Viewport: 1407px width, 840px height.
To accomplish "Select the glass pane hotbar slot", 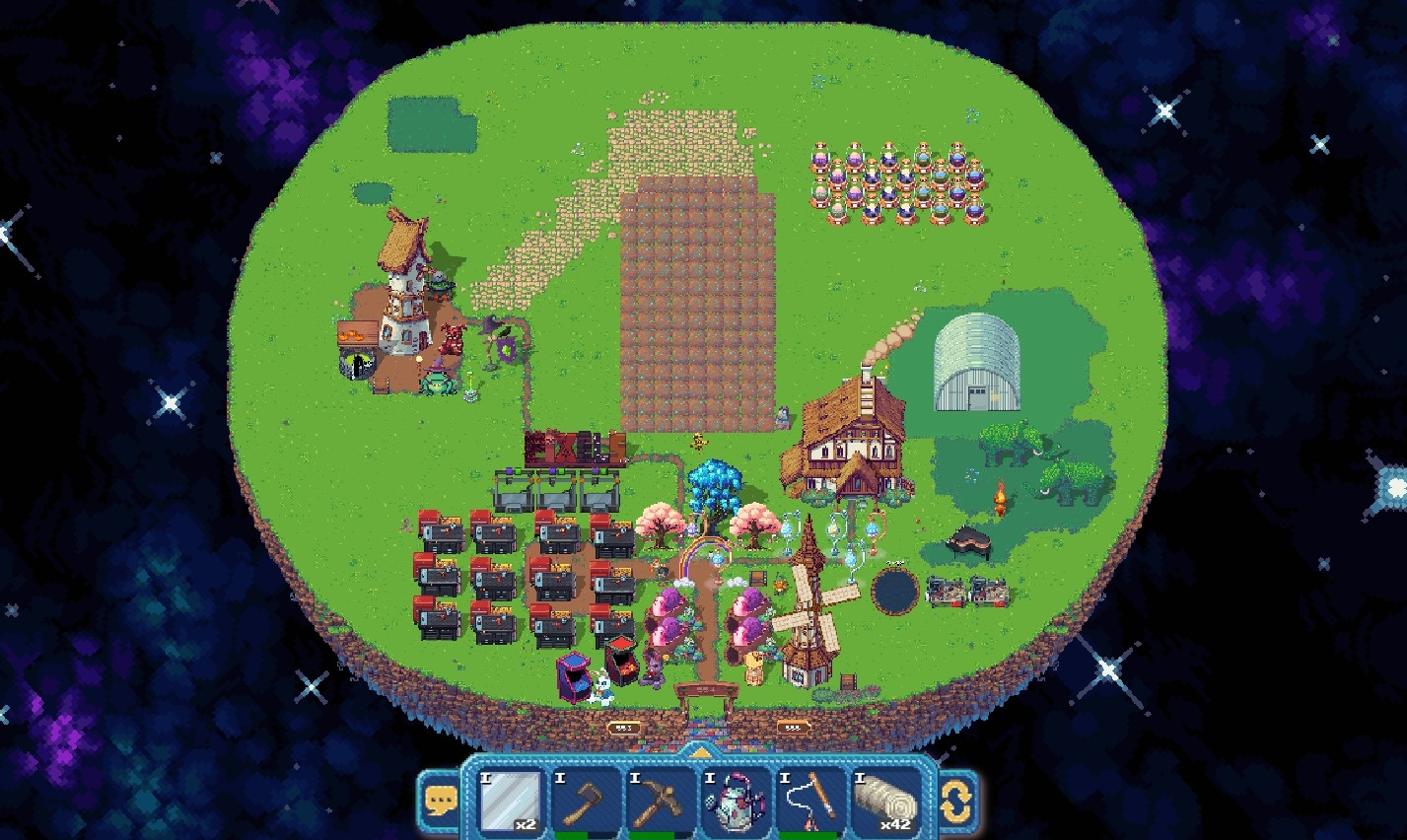I will point(510,800).
